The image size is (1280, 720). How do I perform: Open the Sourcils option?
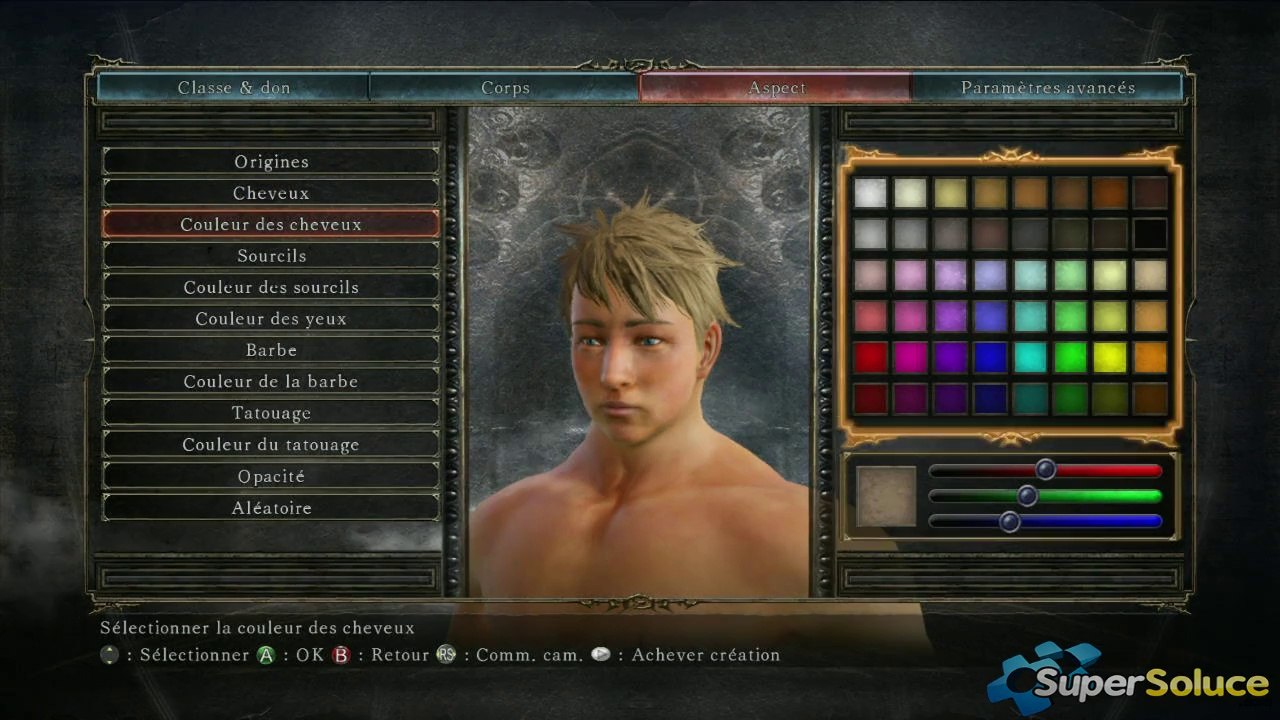point(271,256)
